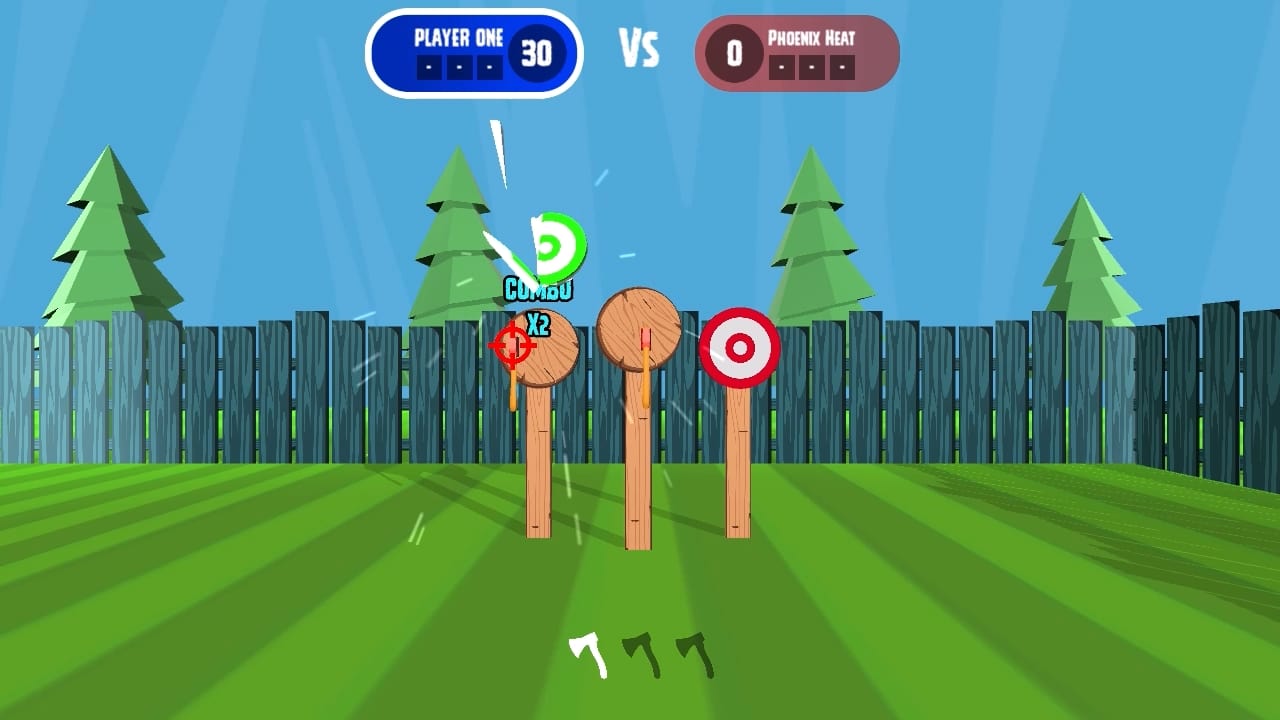
Task: Select the Phoenix Heat scoreboard panel
Action: 797,52
